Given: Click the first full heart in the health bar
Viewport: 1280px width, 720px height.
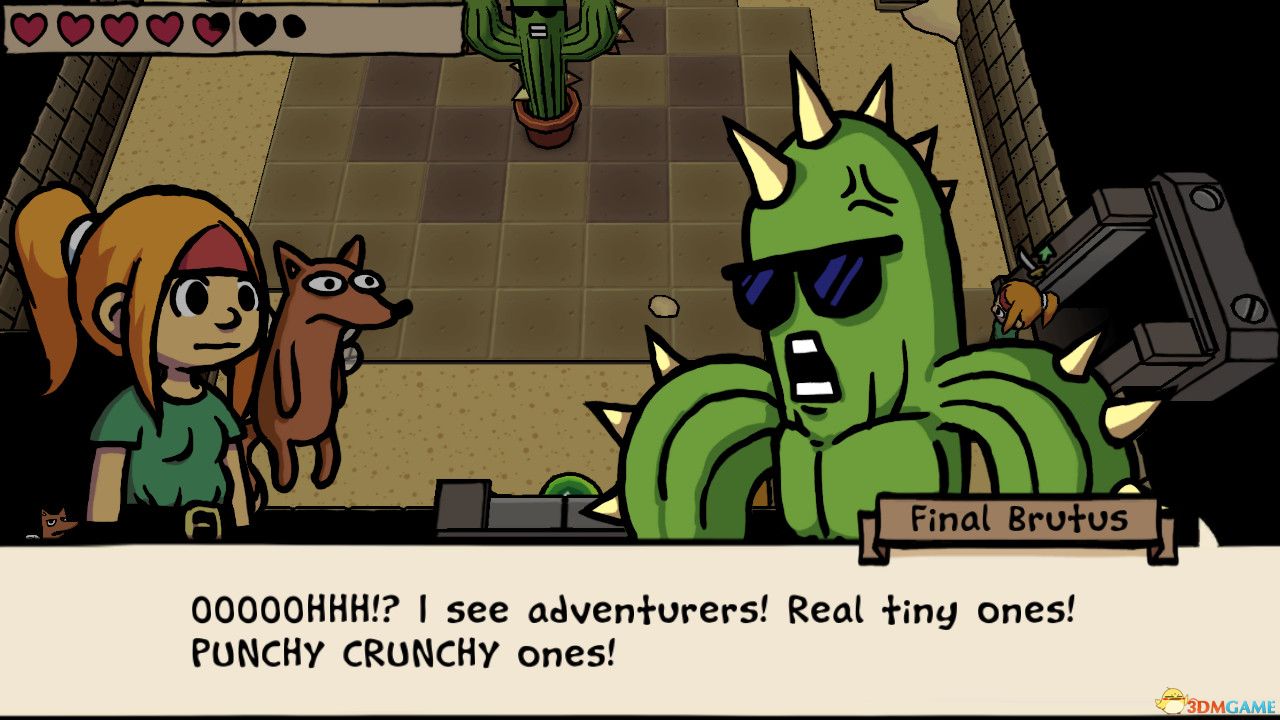Looking at the screenshot, I should tap(27, 29).
